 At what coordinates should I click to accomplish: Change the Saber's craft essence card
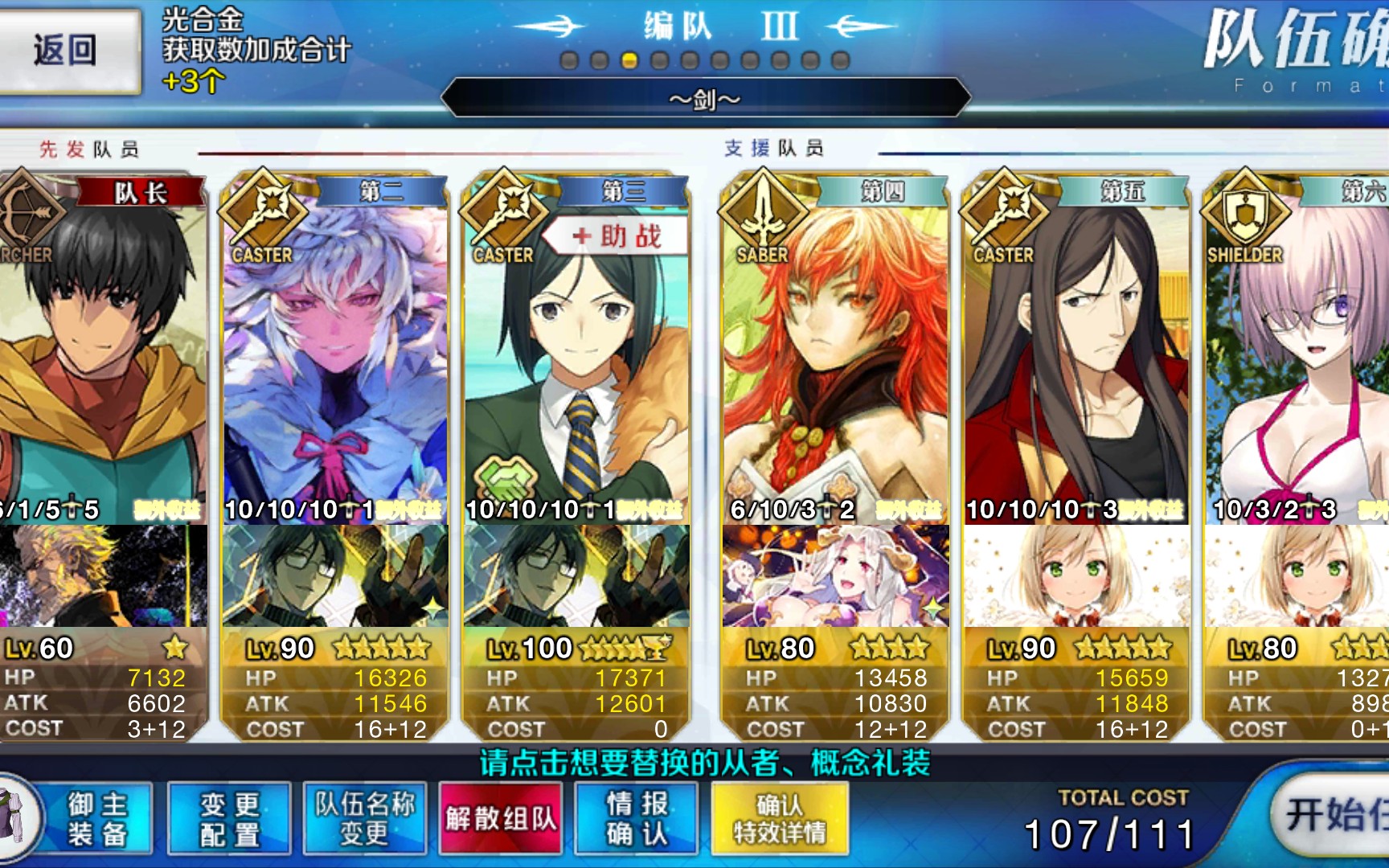click(834, 576)
